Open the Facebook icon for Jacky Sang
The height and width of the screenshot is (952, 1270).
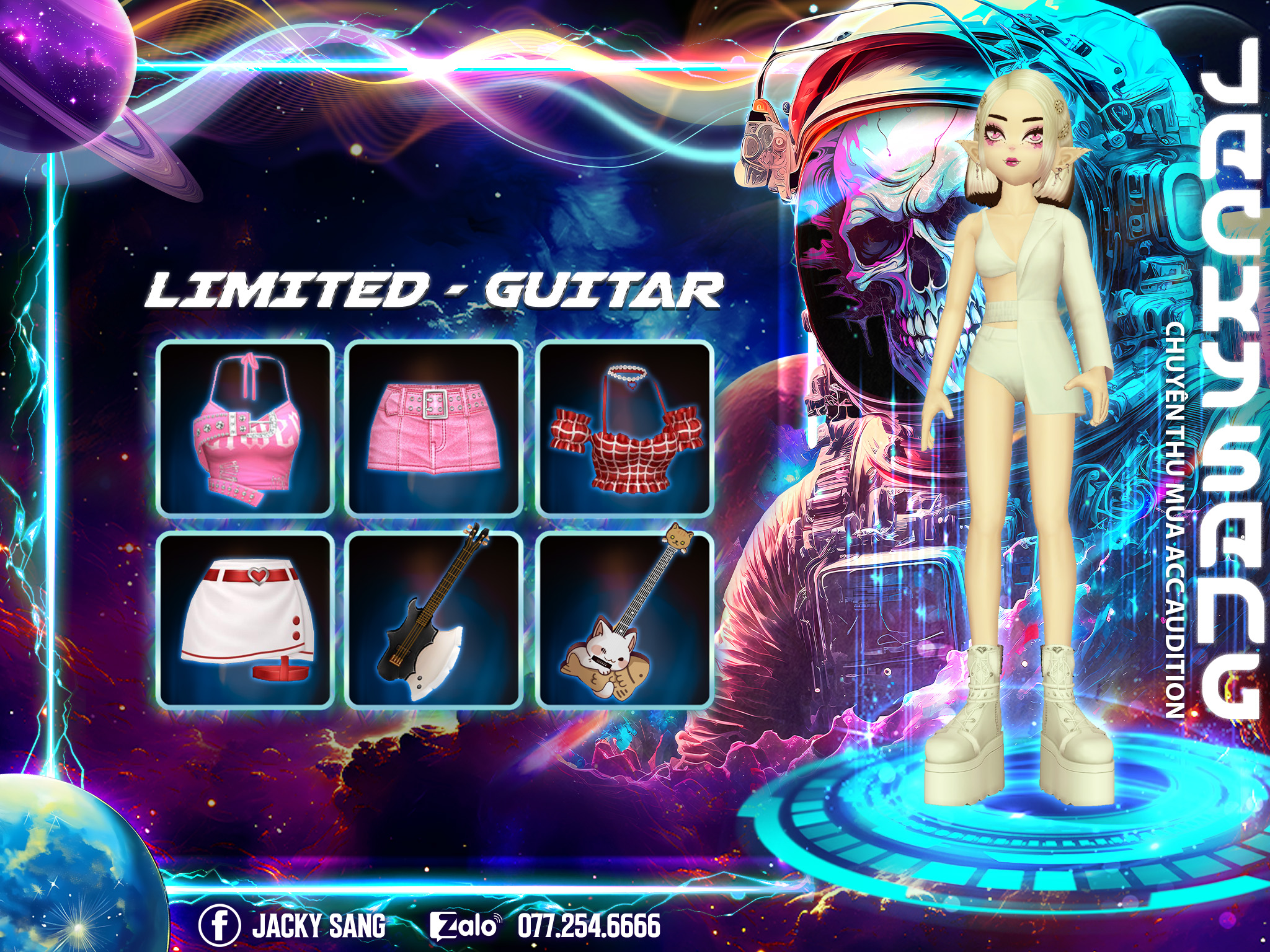pos(219,926)
